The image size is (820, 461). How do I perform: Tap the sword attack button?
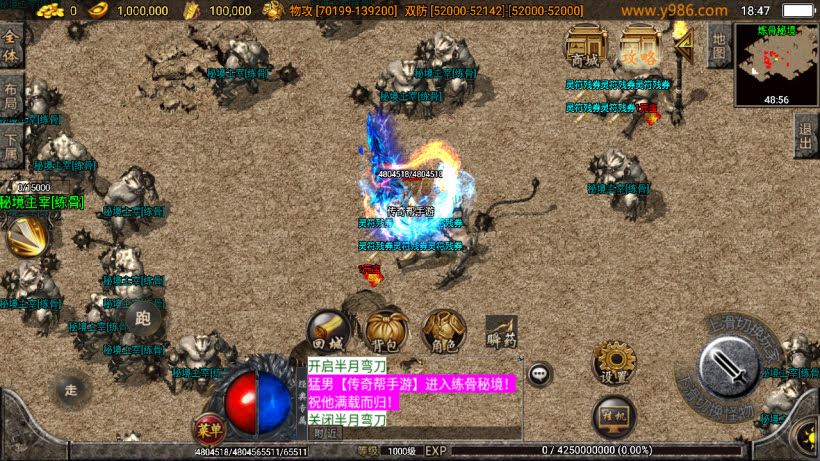(732, 371)
